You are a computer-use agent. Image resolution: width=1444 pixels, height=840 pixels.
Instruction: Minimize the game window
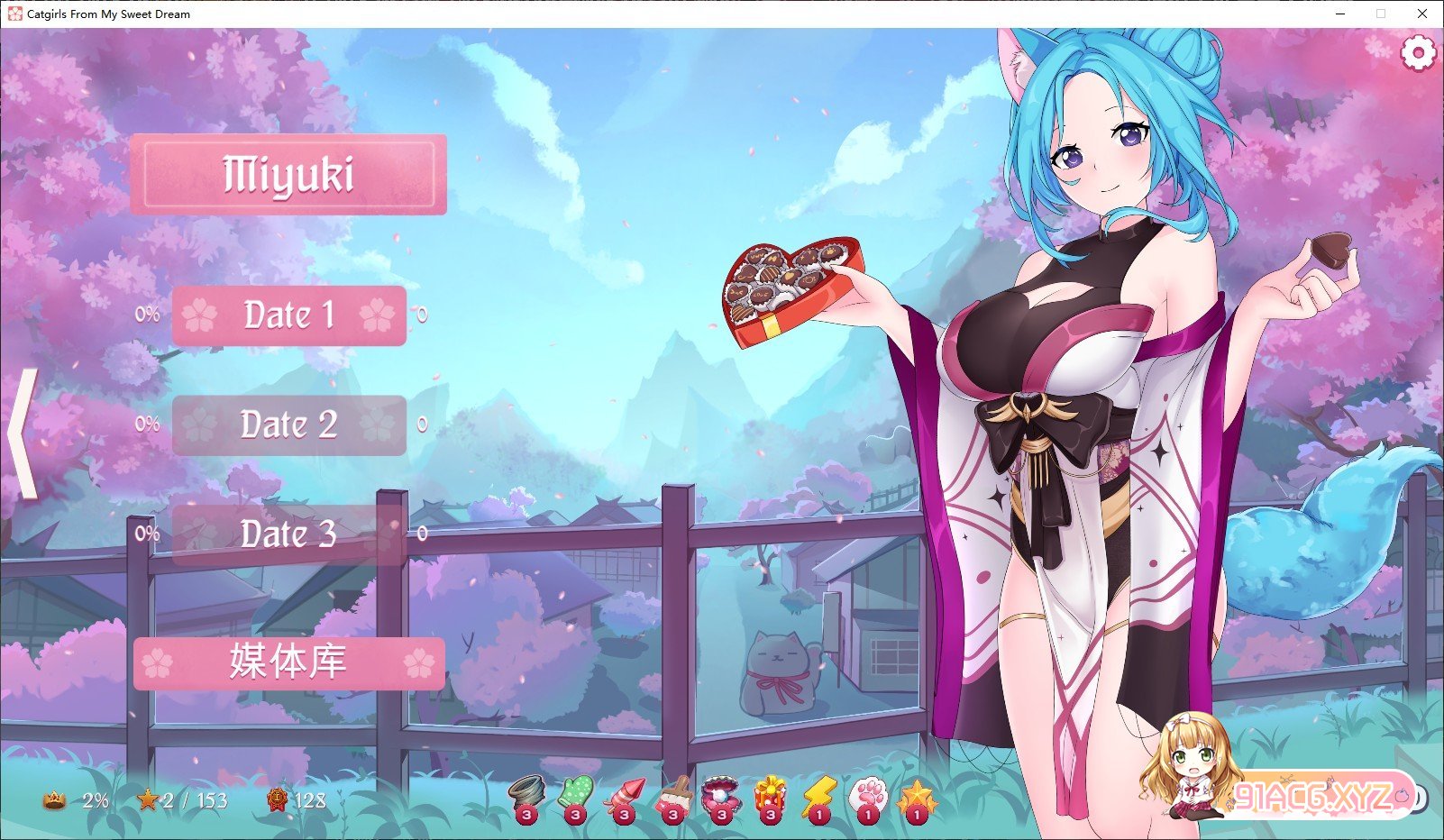tap(1340, 14)
